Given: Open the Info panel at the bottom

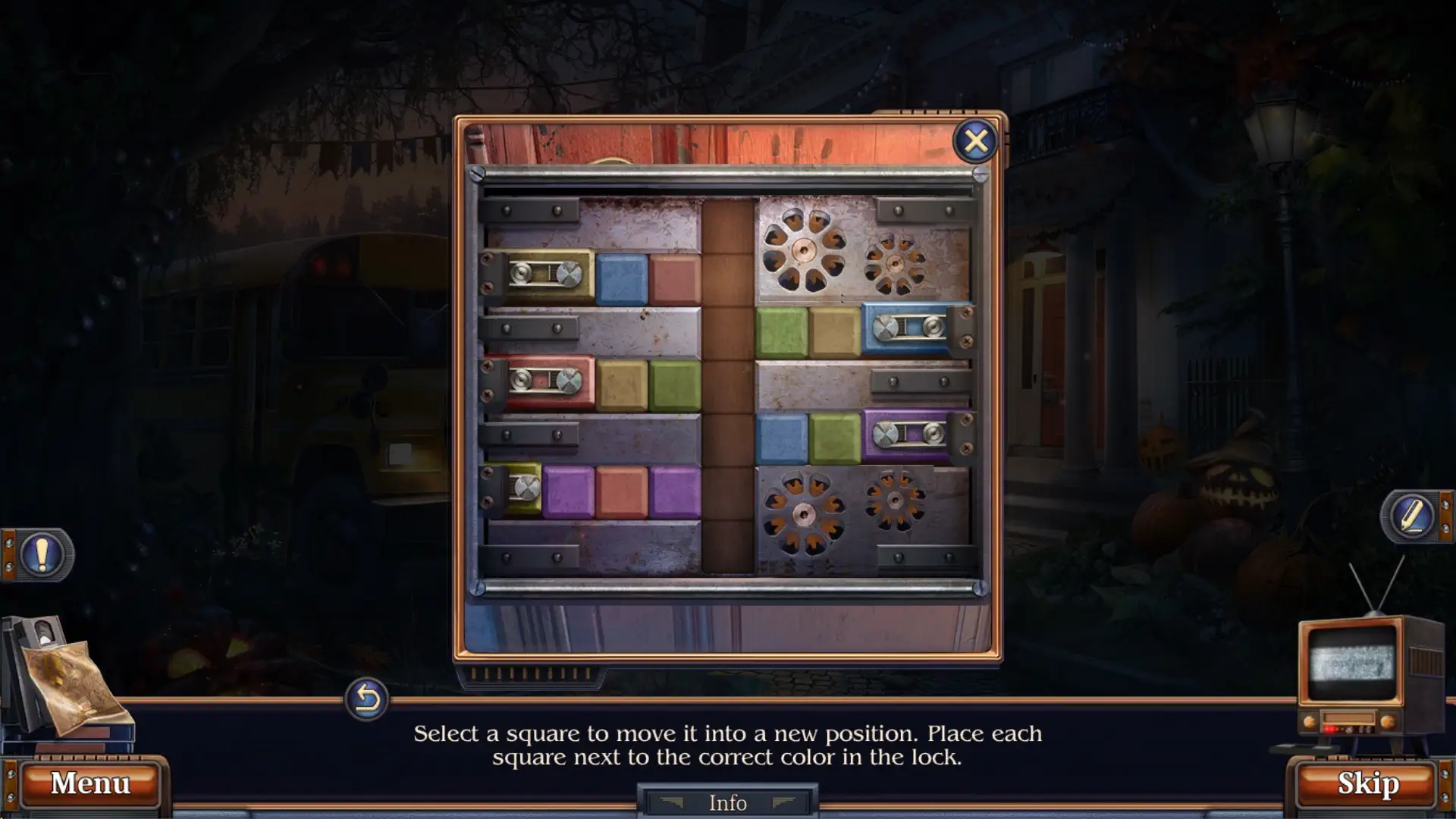Looking at the screenshot, I should 726,802.
